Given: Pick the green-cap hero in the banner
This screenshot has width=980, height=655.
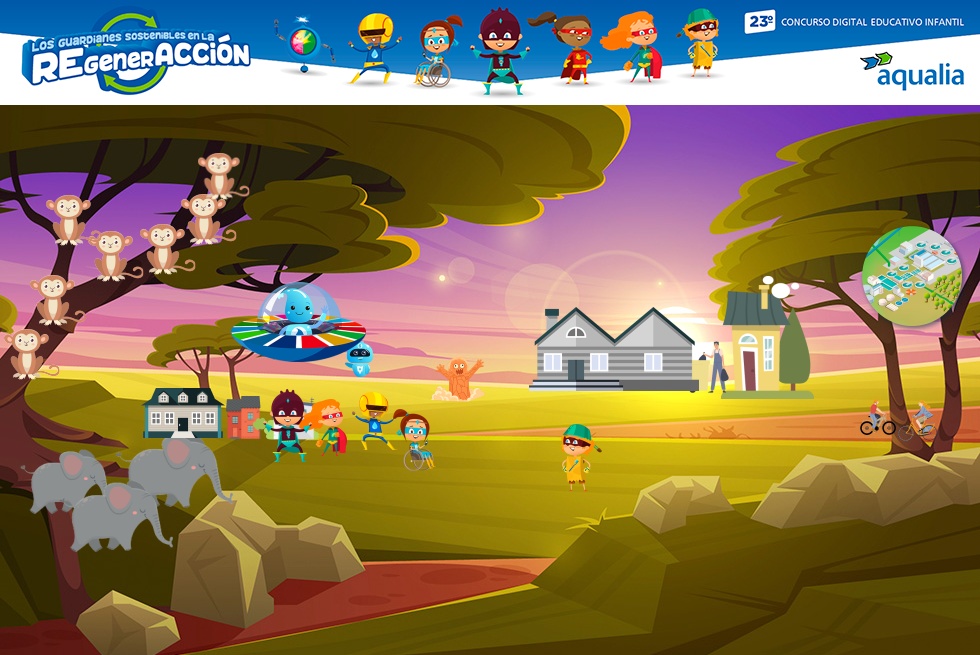Looking at the screenshot, I should point(700,42).
